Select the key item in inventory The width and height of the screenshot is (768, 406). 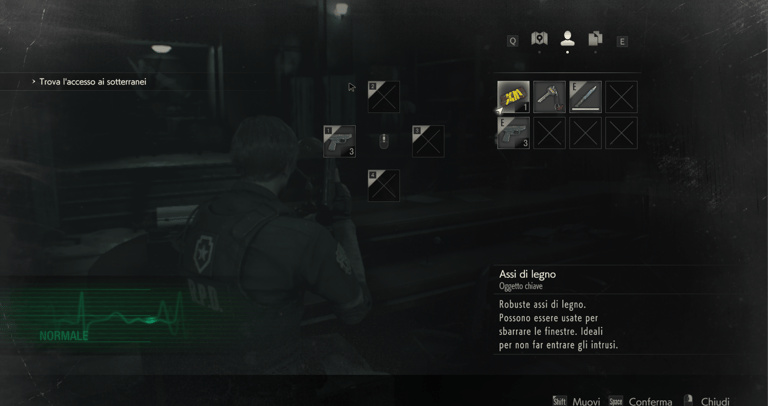click(549, 97)
